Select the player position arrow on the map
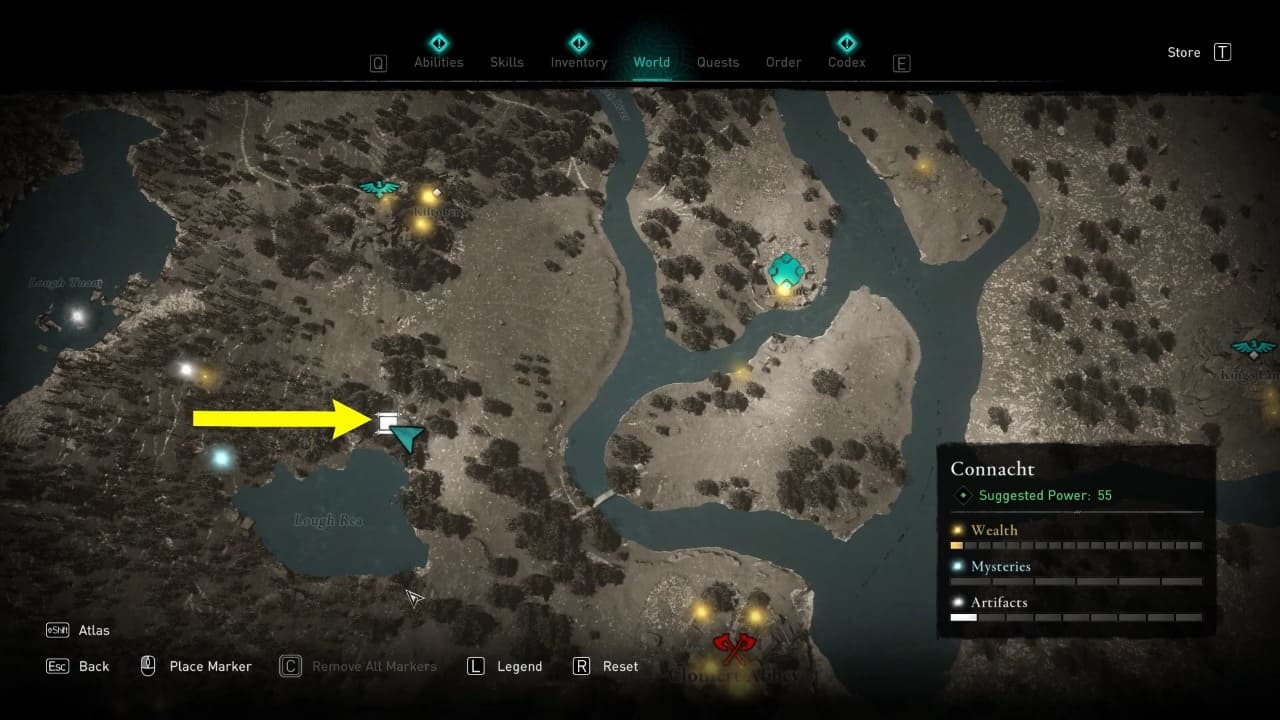This screenshot has width=1280, height=720. pos(408,438)
